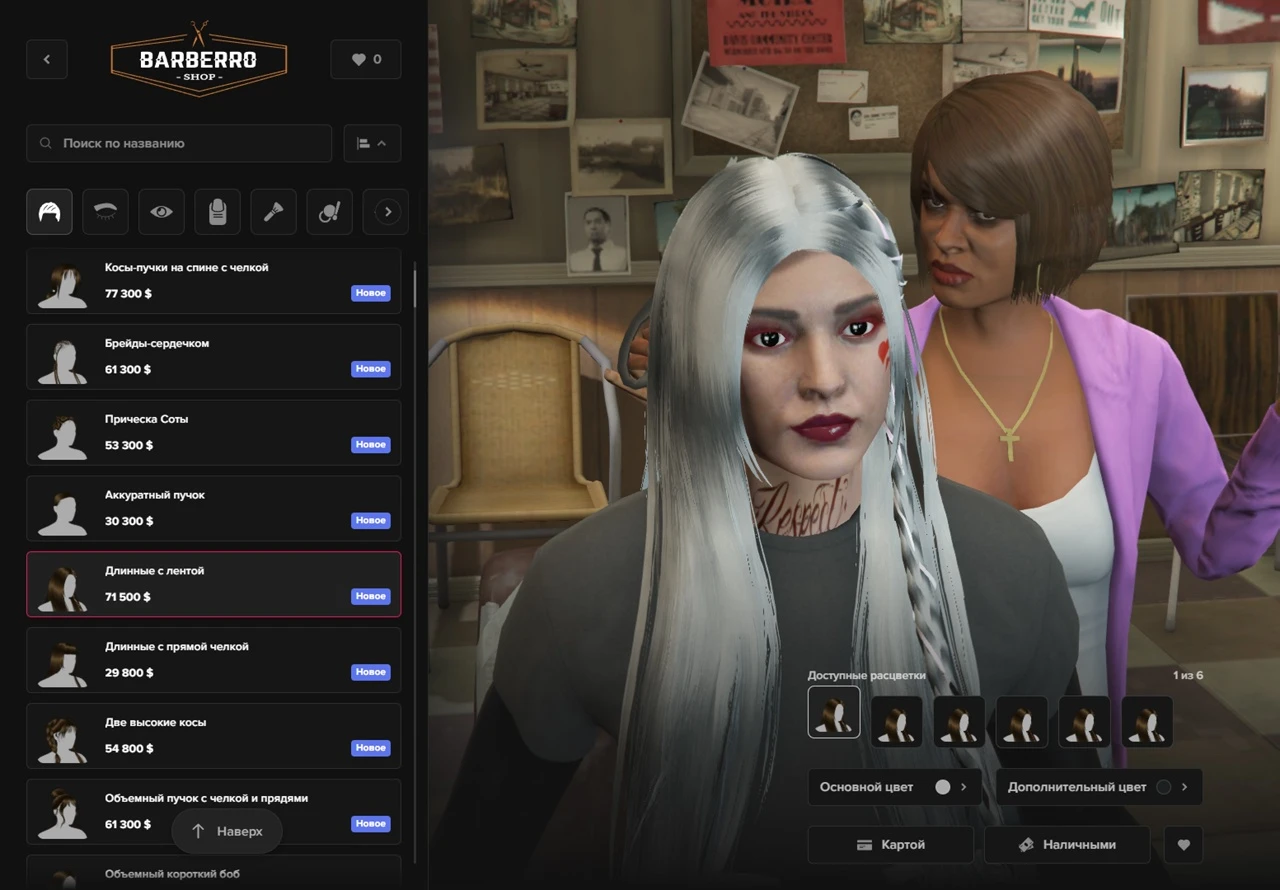The height and width of the screenshot is (890, 1280).
Task: Jump to top with the Наверх button
Action: pyautogui.click(x=227, y=831)
